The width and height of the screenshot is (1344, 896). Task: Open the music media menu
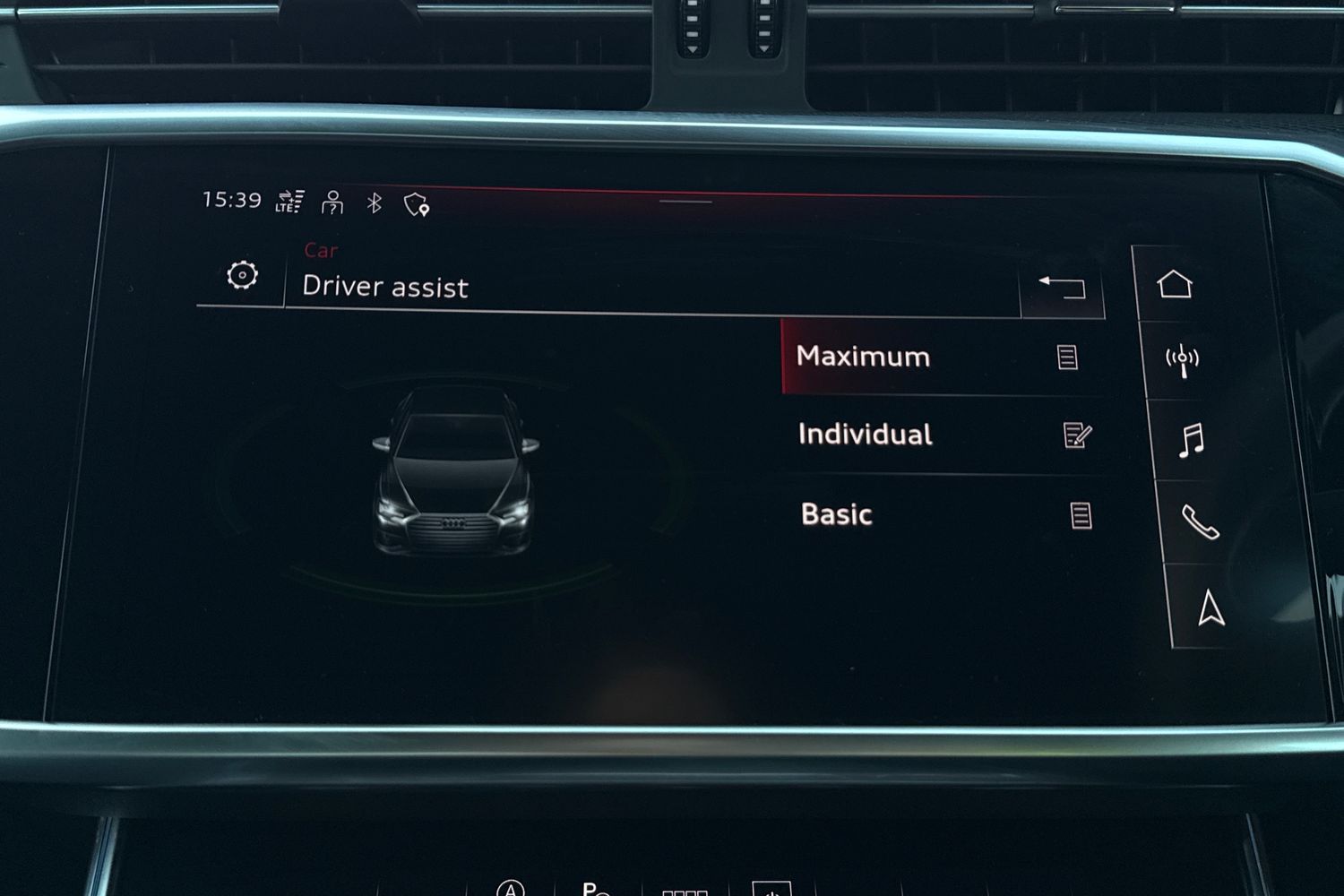[1191, 441]
